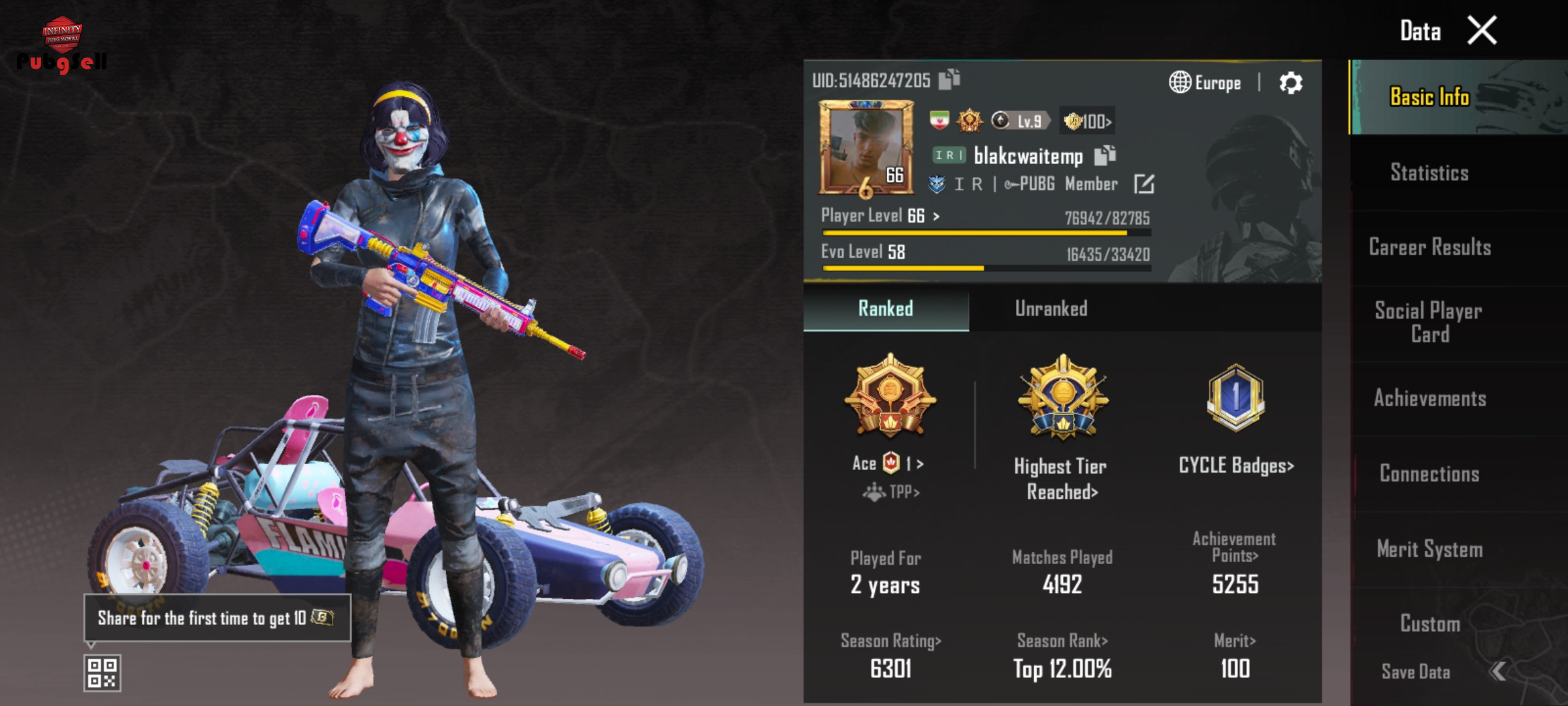Screen dimensions: 1568x706
Task: Select the Ranked tab
Action: point(885,309)
